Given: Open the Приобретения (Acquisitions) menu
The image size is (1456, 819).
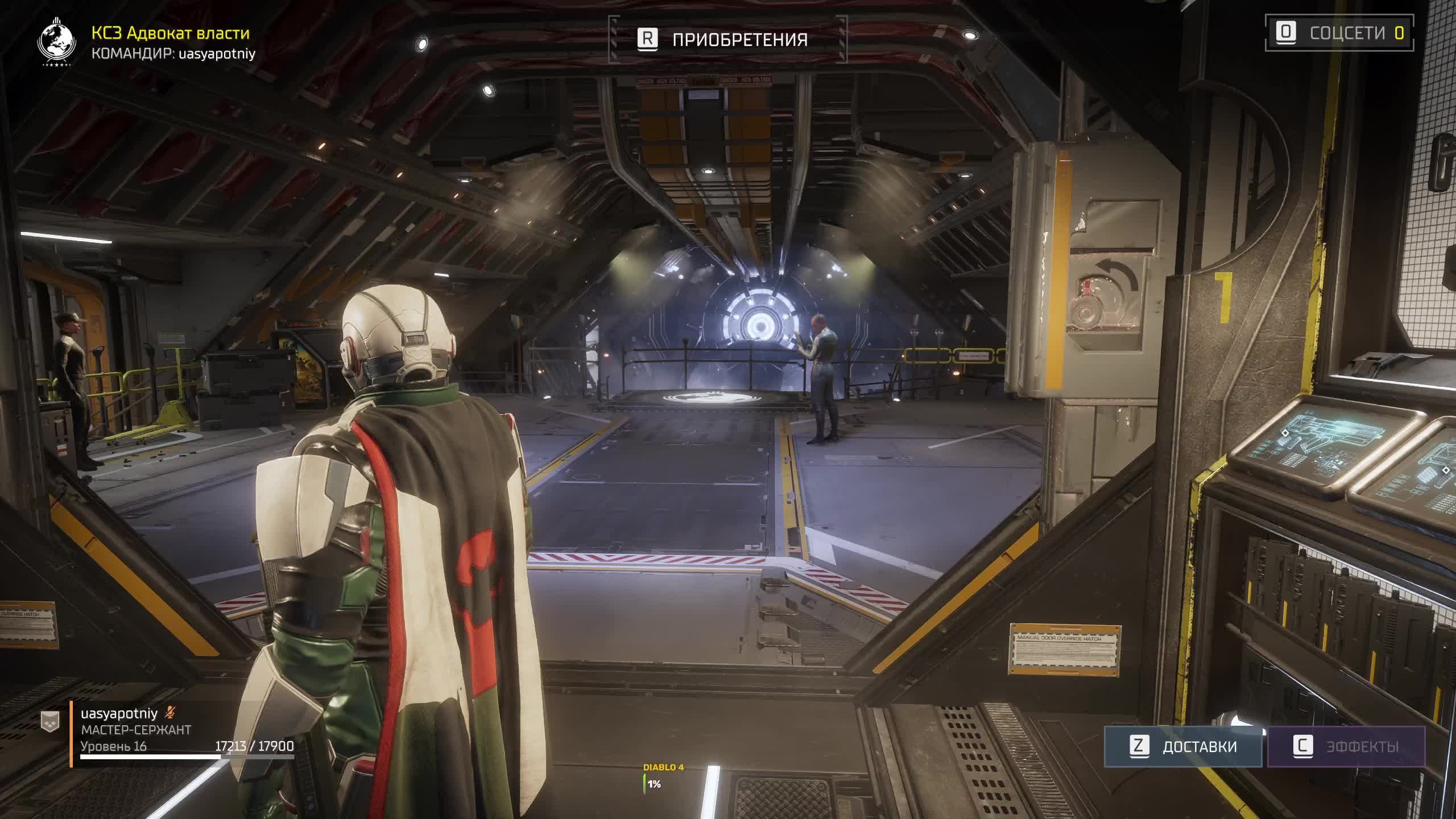Looking at the screenshot, I should [x=727, y=39].
